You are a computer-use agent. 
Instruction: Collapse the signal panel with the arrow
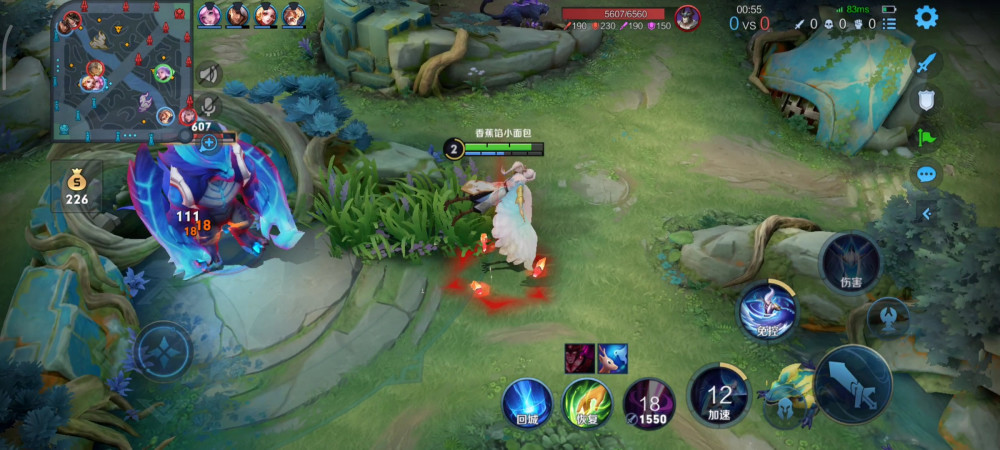click(x=927, y=213)
